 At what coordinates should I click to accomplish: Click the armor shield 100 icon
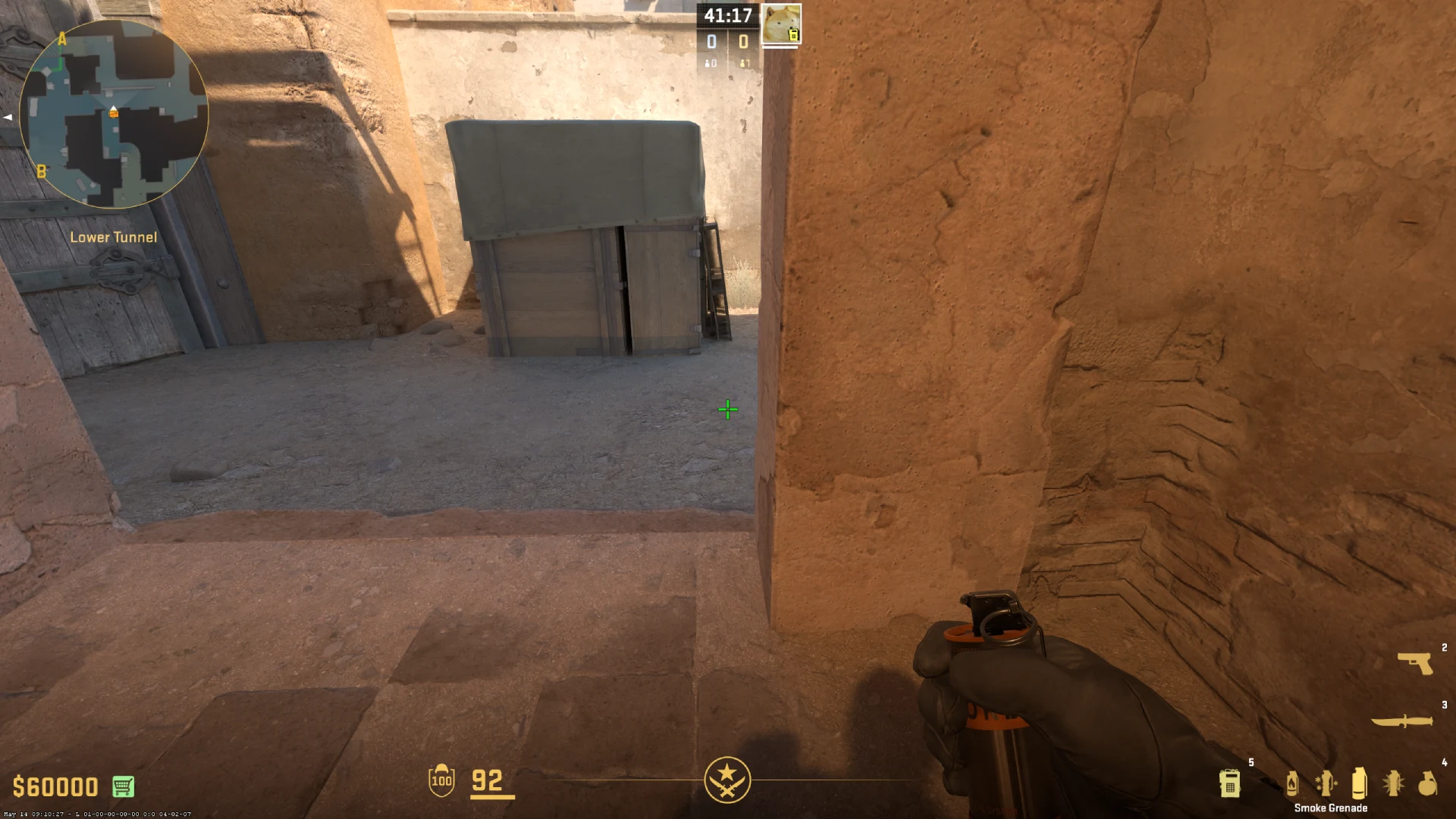441,780
